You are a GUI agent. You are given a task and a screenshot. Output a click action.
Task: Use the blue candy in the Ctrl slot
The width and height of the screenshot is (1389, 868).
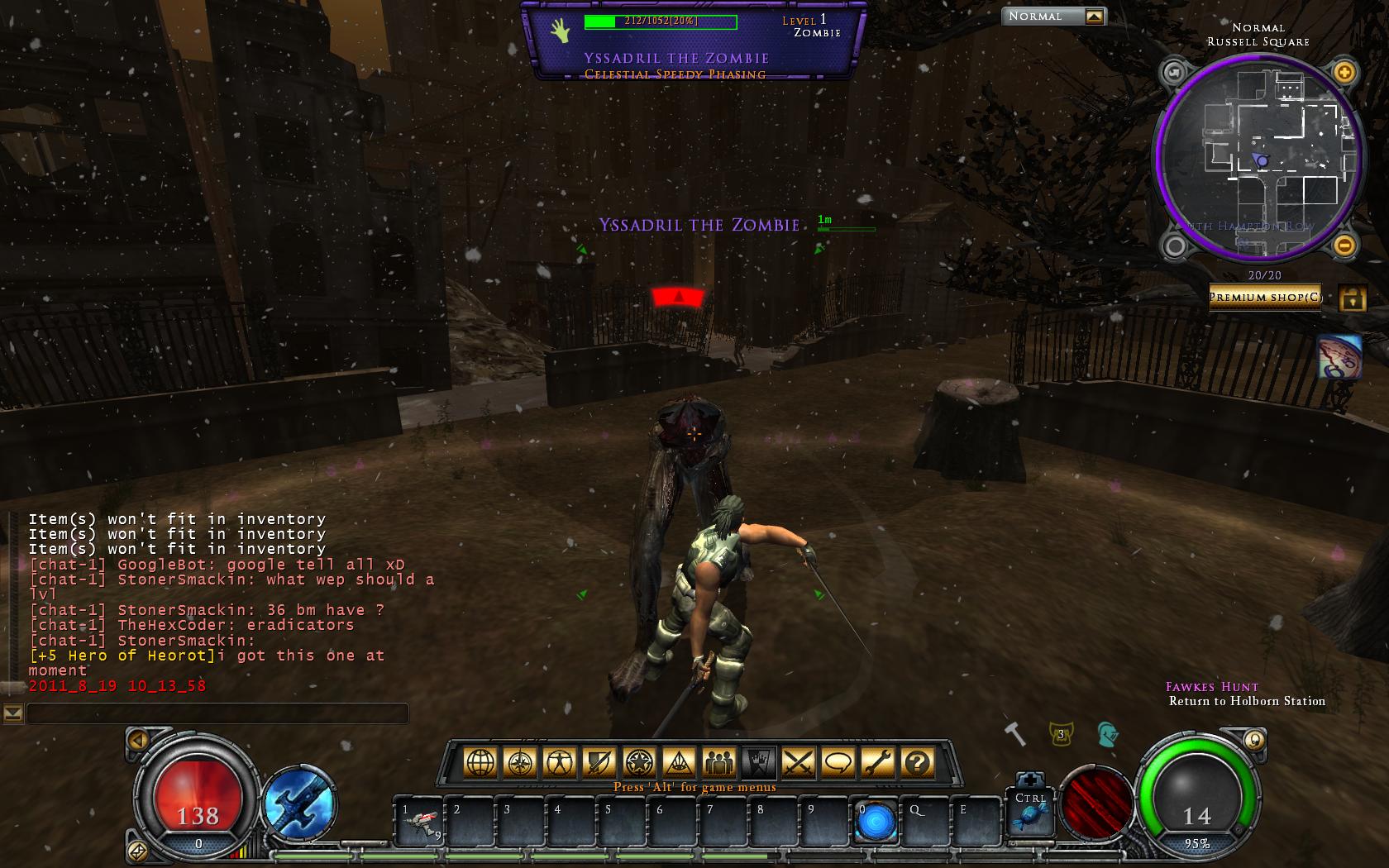(x=1030, y=818)
